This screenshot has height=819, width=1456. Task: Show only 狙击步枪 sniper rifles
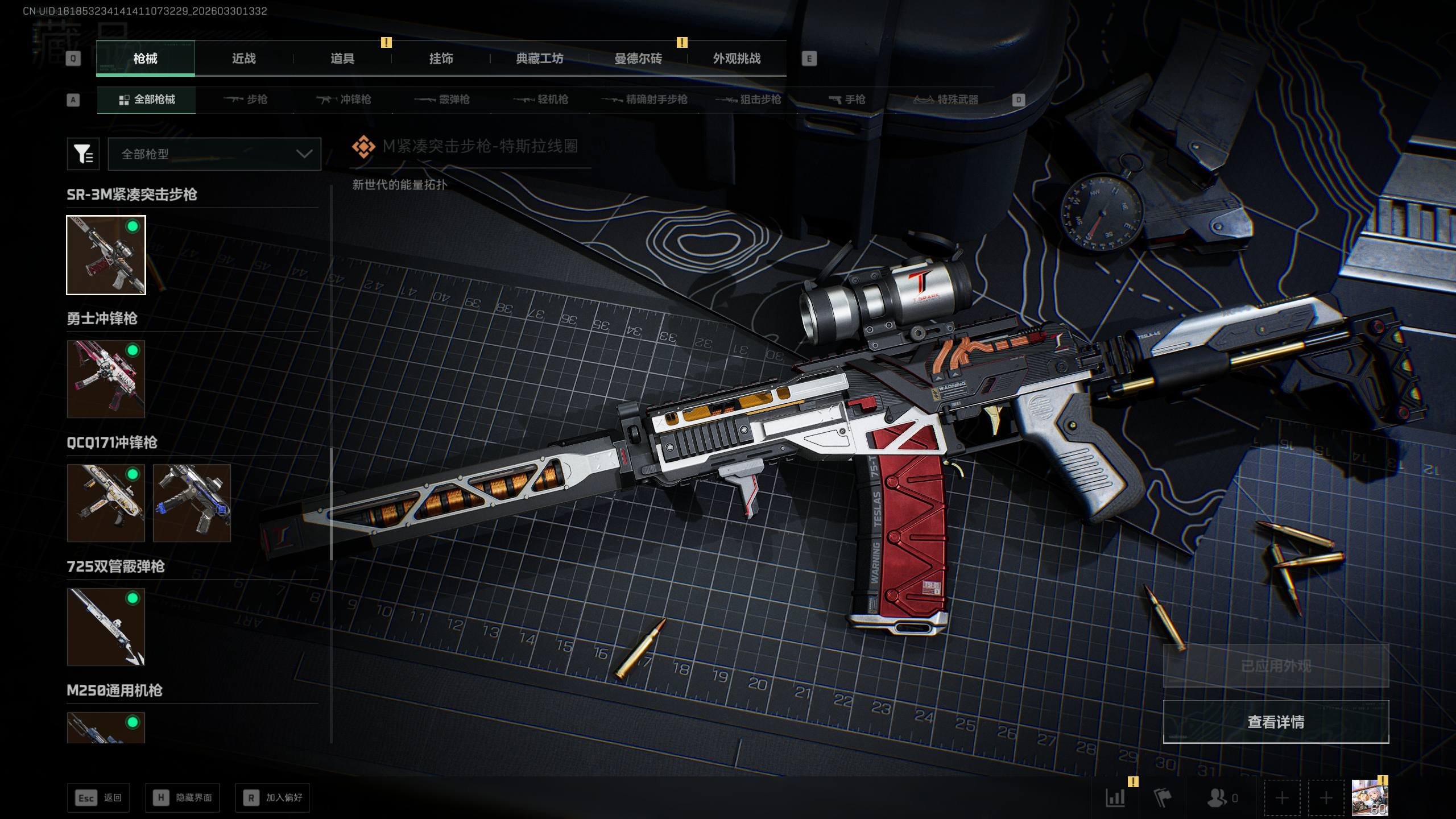pyautogui.click(x=748, y=100)
